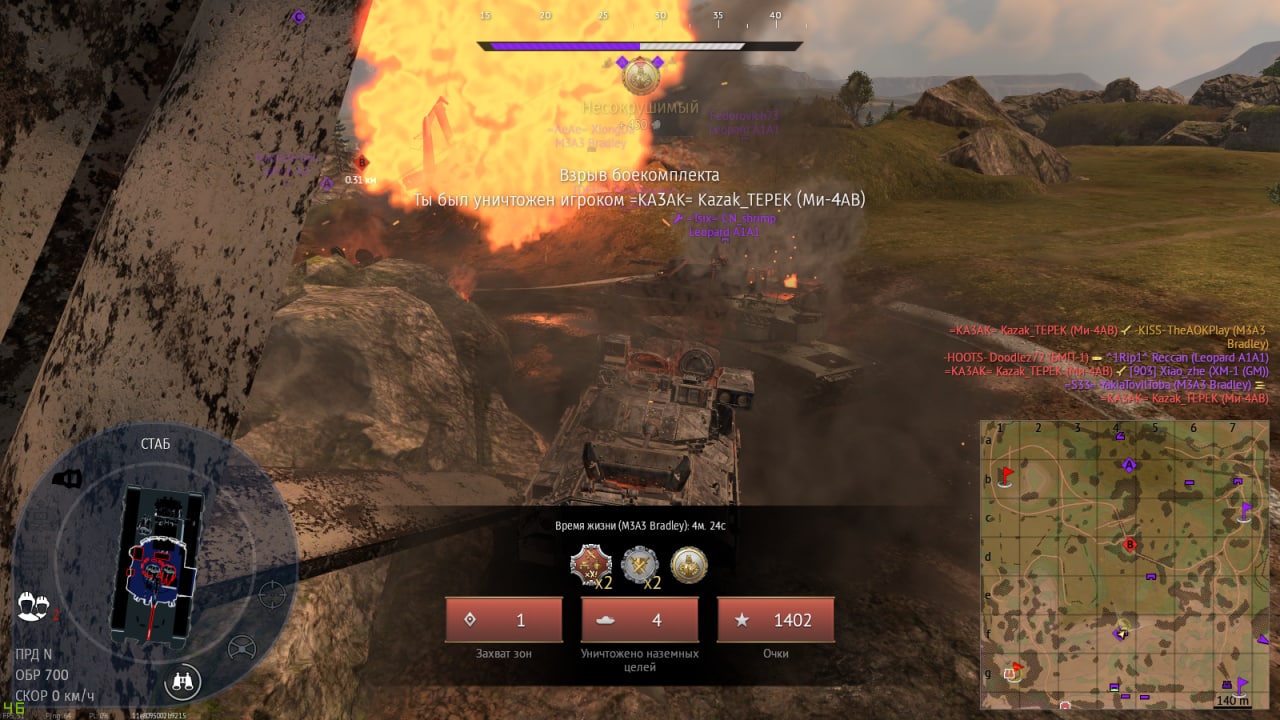Select the red cross-shaped medal
Viewport: 1280px width, 720px height.
[x=590, y=565]
